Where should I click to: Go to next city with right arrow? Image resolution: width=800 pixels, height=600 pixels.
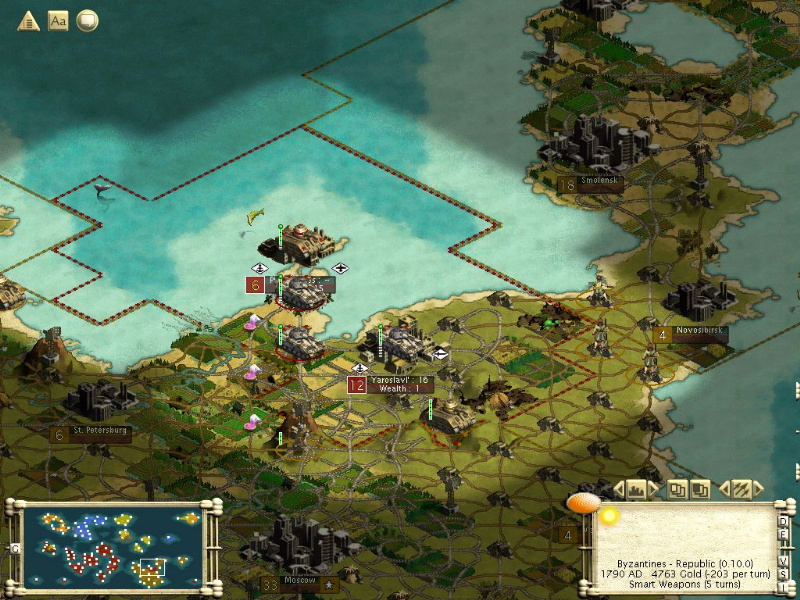[x=654, y=489]
